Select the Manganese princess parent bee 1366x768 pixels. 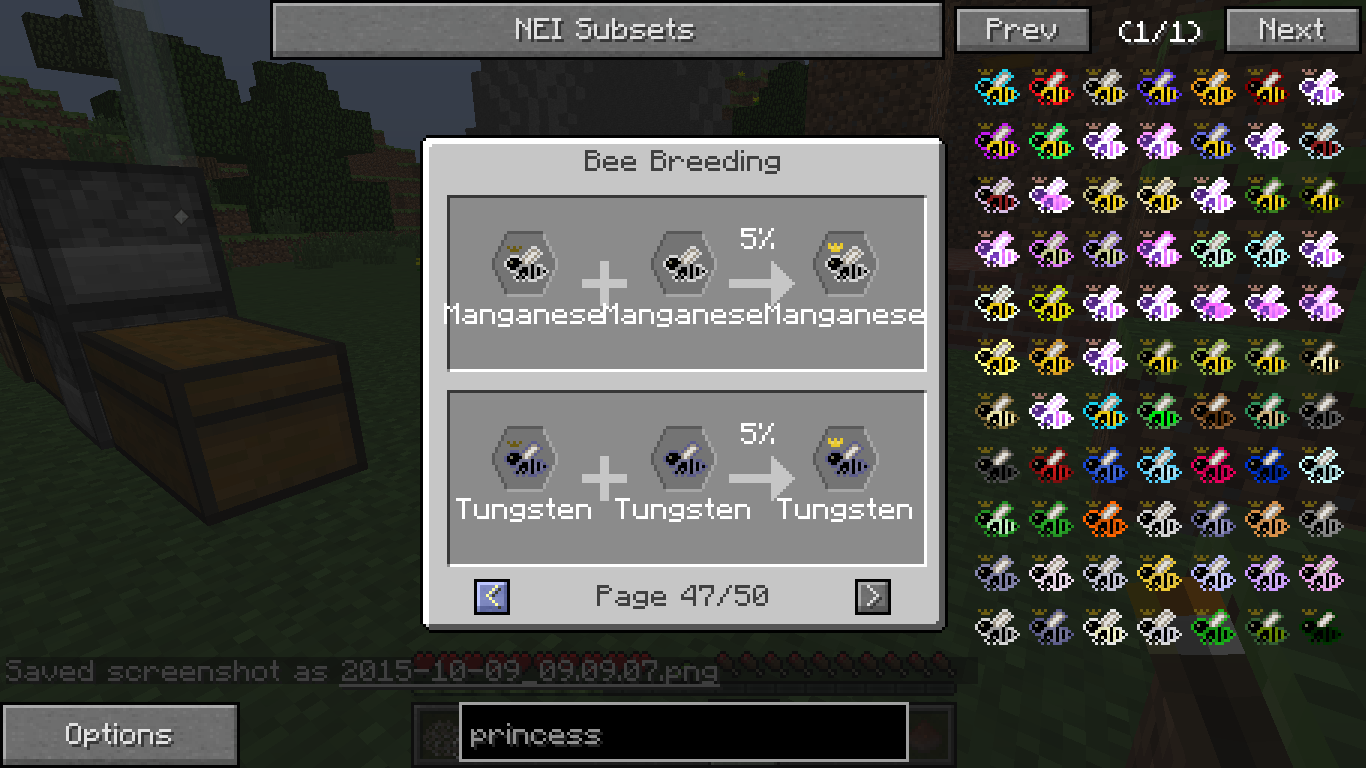tap(524, 266)
